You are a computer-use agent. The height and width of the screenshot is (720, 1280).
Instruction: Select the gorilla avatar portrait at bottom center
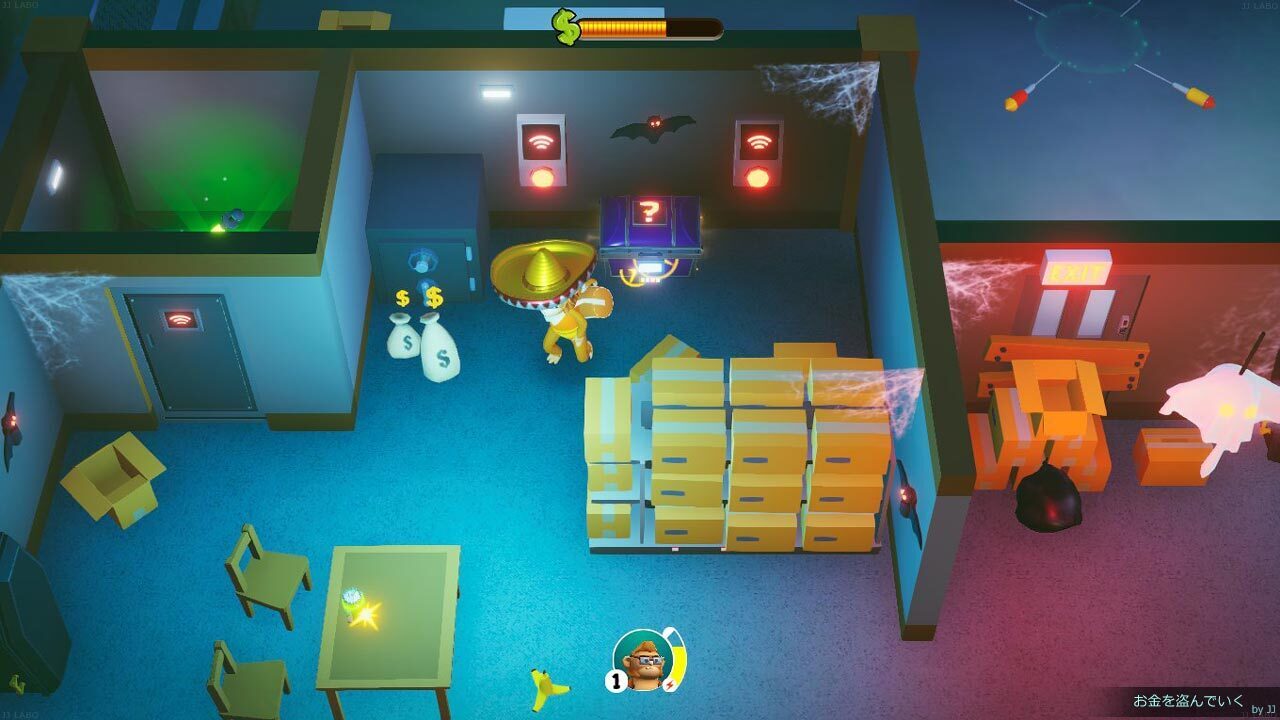644,660
